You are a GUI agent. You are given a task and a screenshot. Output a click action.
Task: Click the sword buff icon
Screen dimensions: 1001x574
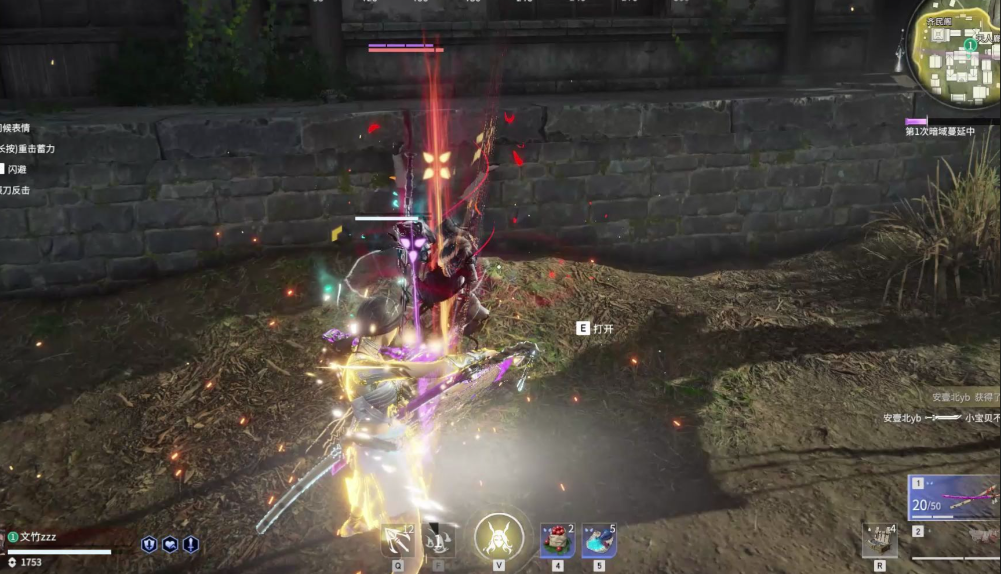(x=190, y=545)
